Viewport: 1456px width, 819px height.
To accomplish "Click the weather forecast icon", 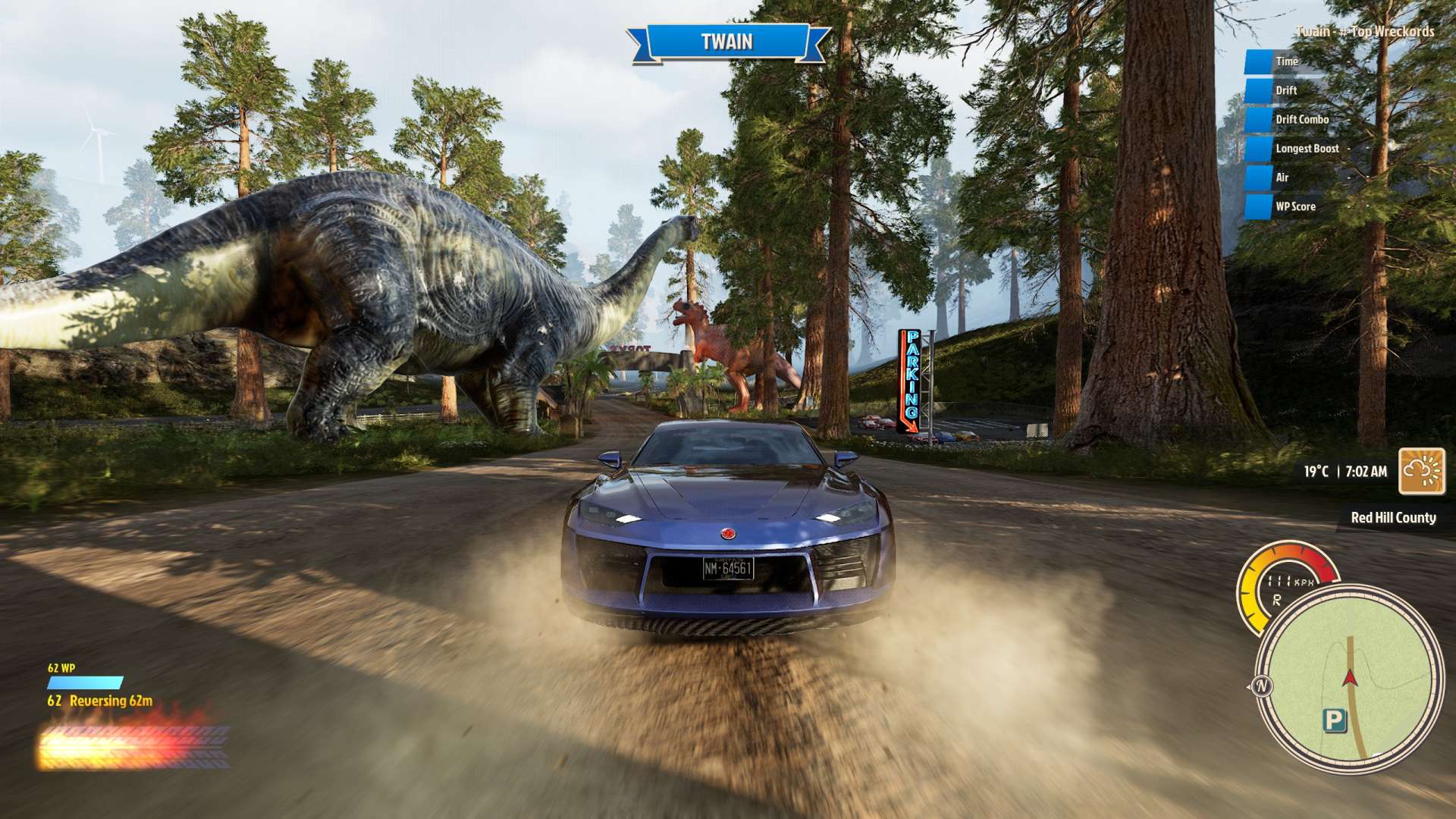I will (x=1421, y=471).
